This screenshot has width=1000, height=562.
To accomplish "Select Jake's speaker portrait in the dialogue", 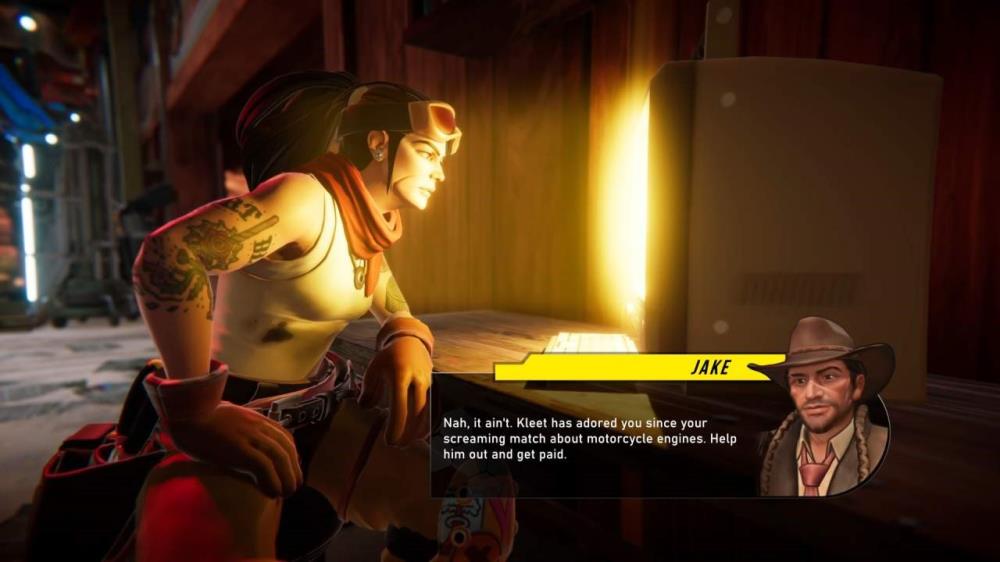I will 824,410.
